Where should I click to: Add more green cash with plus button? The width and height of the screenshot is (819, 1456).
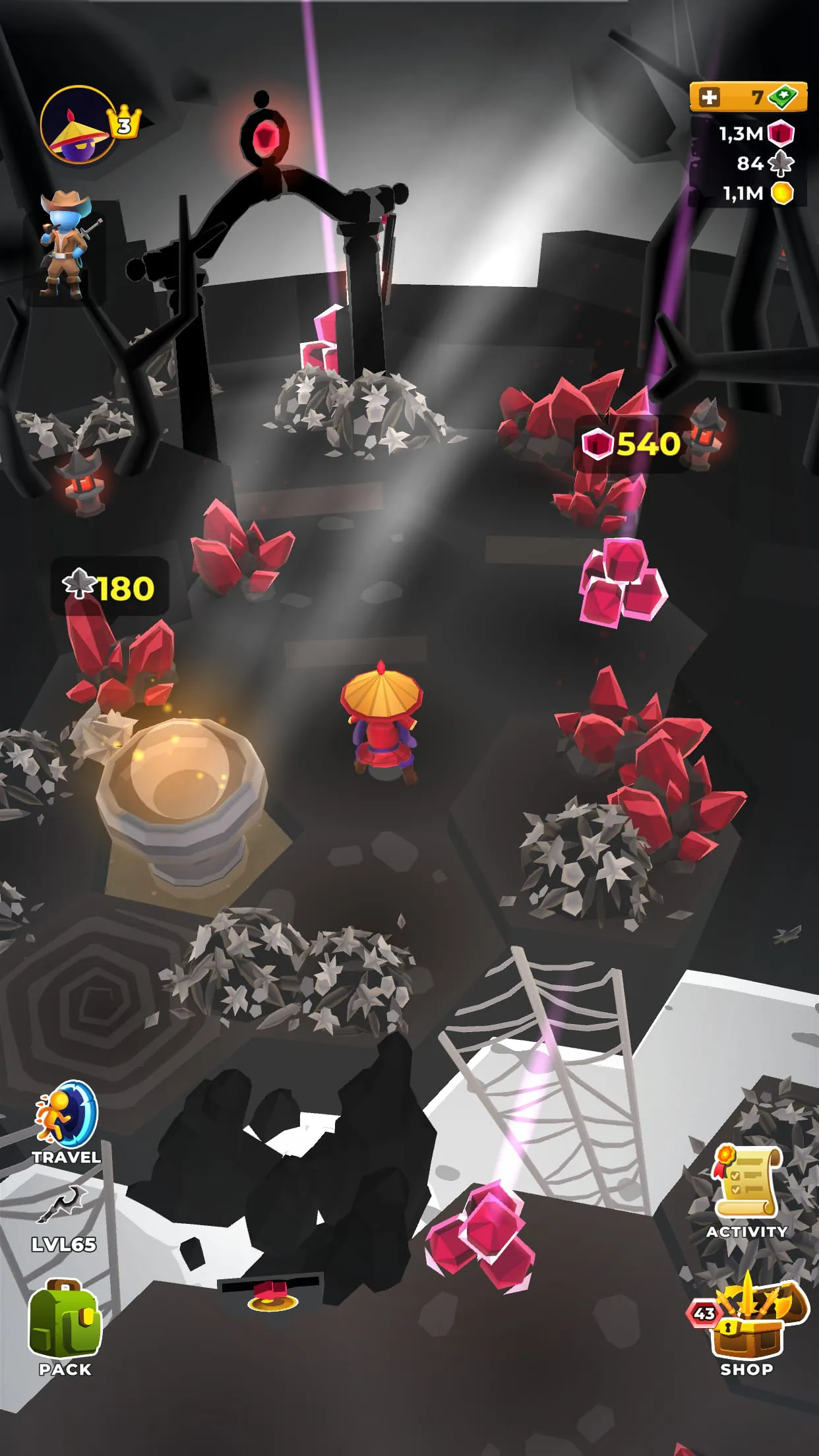point(709,98)
